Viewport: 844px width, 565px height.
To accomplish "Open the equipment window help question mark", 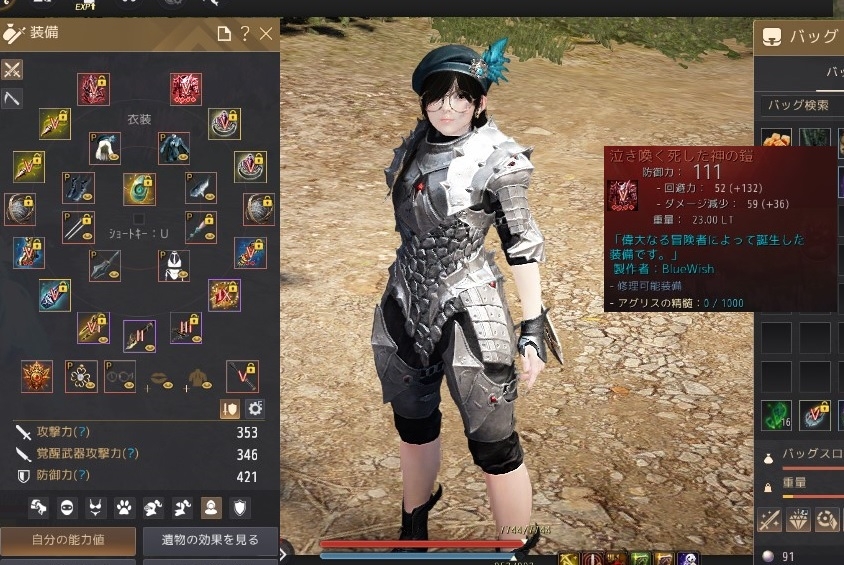I will [x=245, y=34].
